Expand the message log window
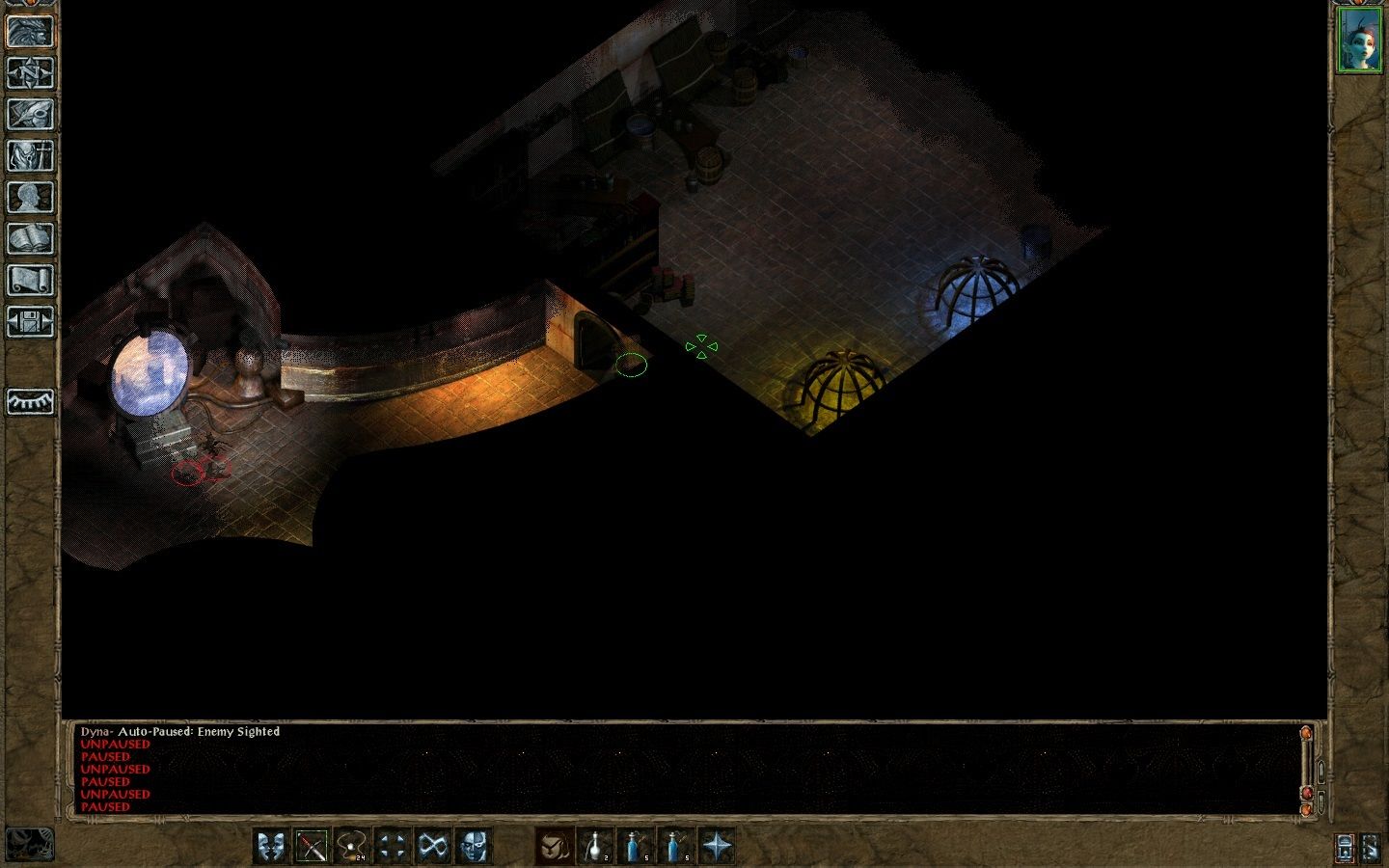The width and height of the screenshot is (1389, 868). (1320, 772)
